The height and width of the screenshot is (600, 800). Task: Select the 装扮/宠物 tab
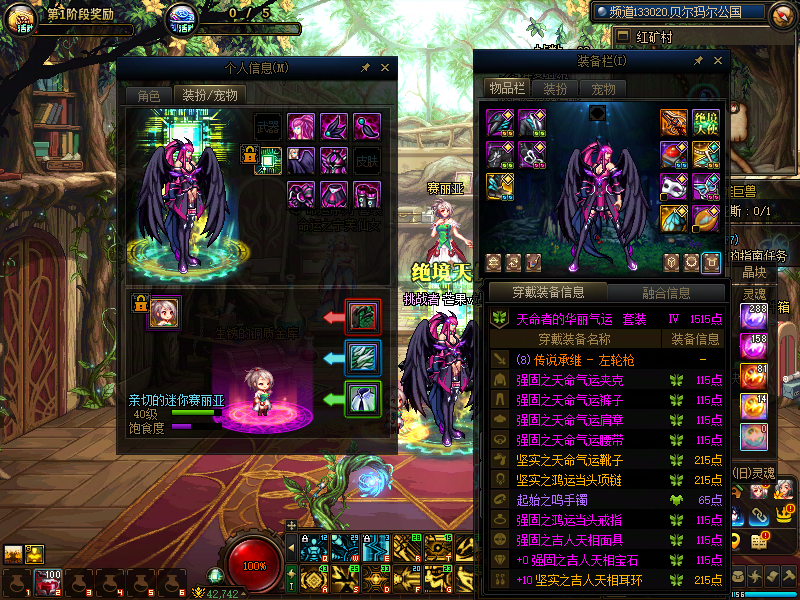[208, 96]
